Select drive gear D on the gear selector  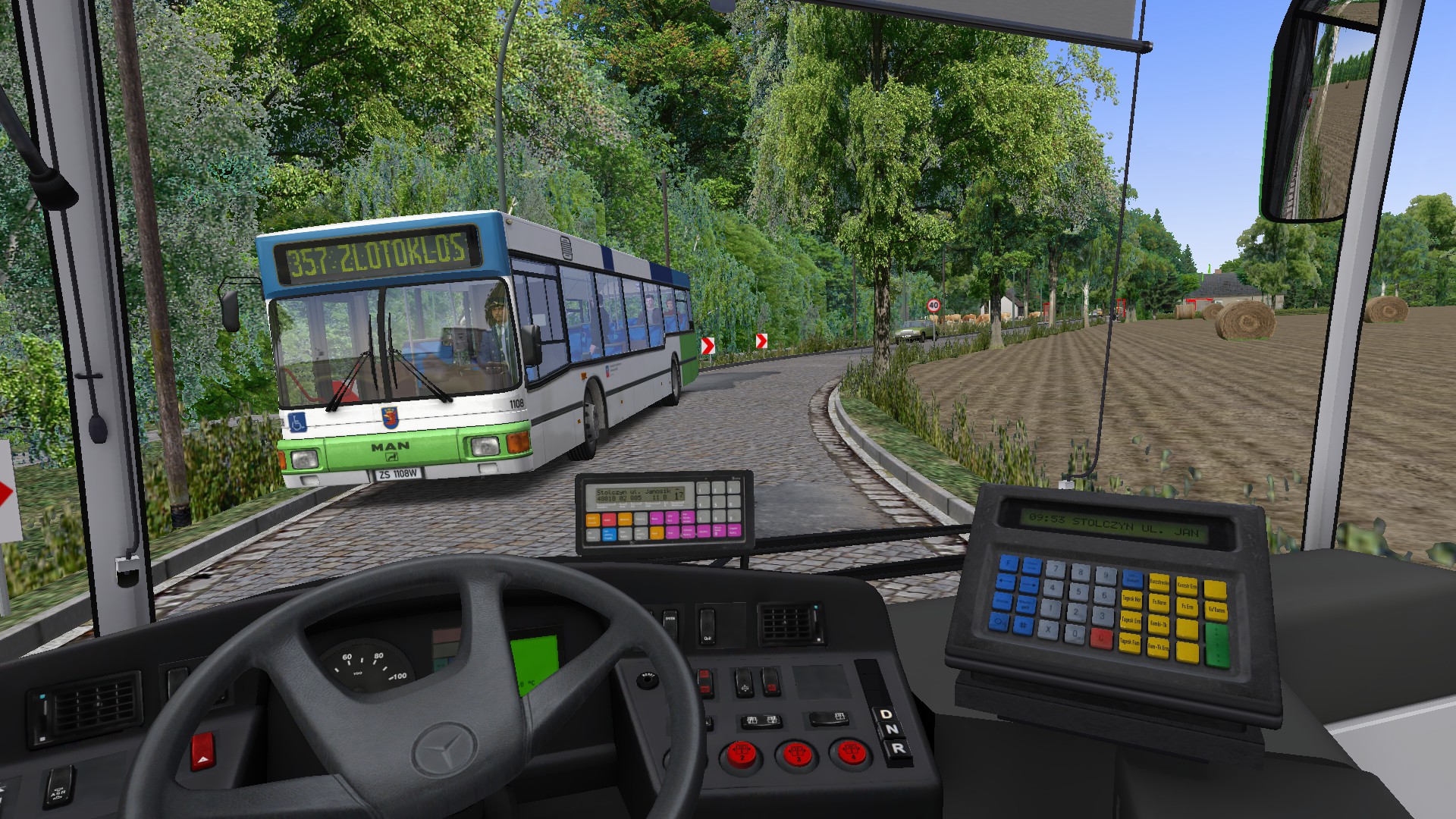[885, 714]
